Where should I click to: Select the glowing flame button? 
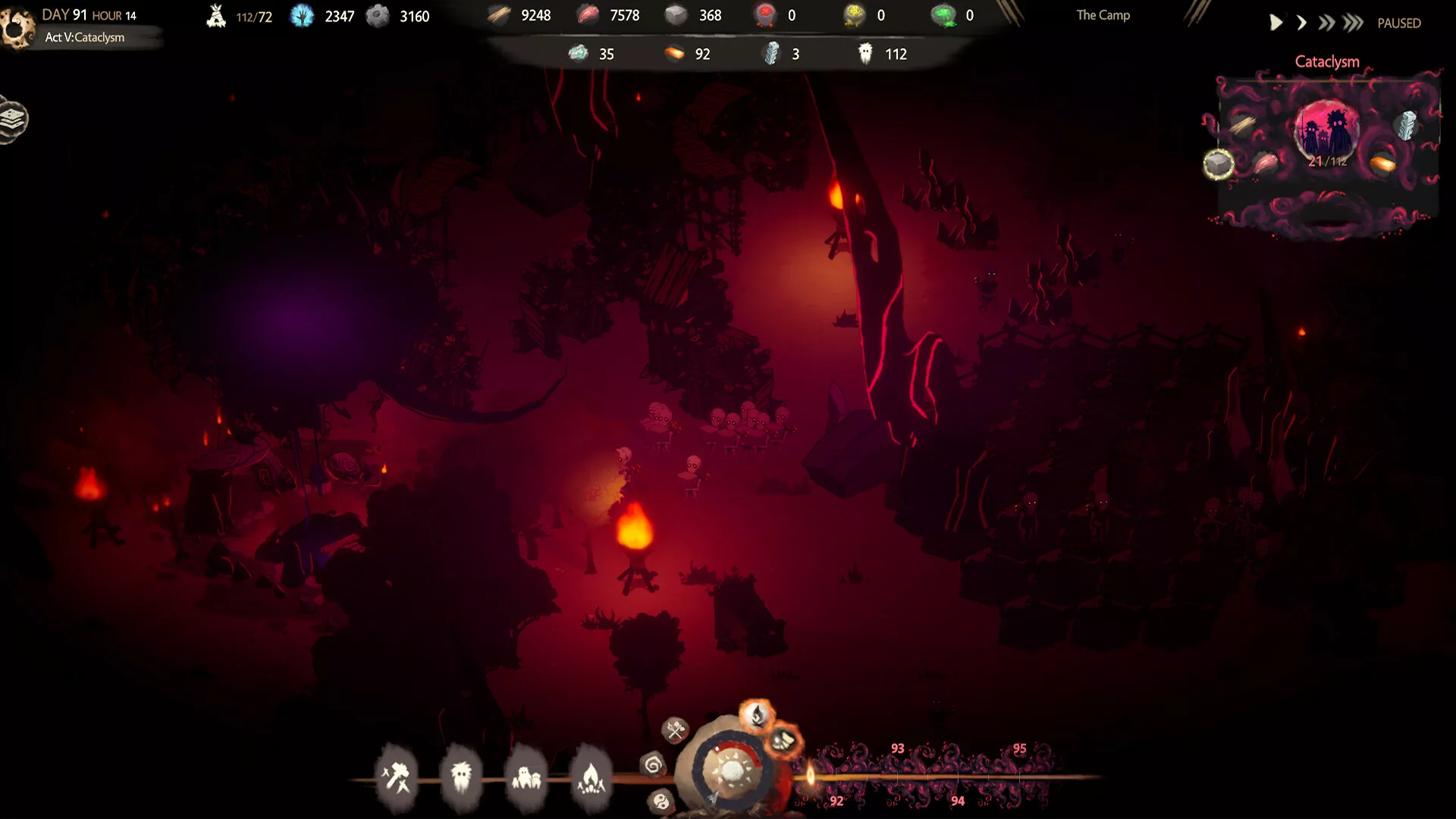pyautogui.click(x=757, y=714)
